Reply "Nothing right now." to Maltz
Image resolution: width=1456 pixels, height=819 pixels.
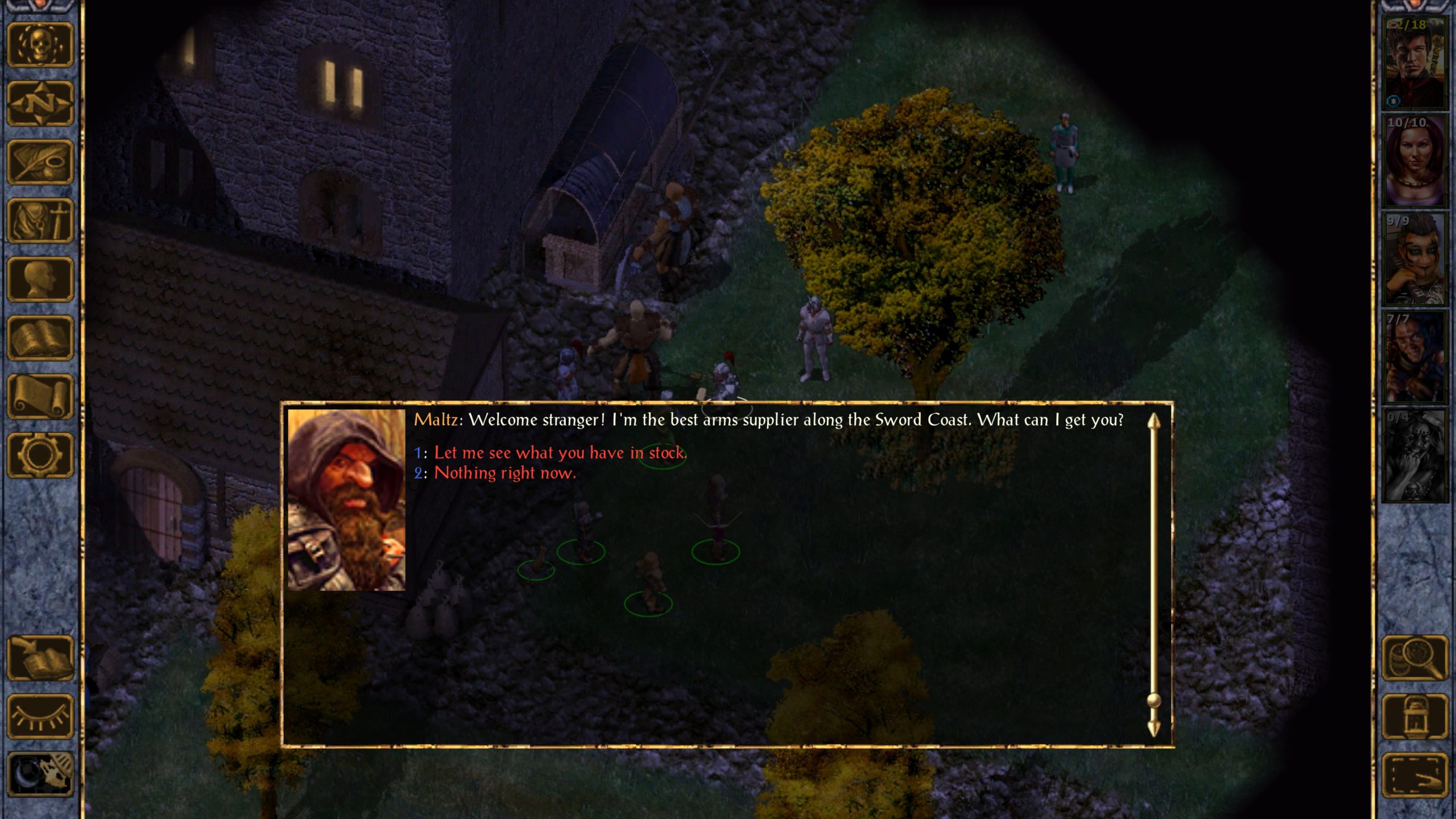pos(504,473)
